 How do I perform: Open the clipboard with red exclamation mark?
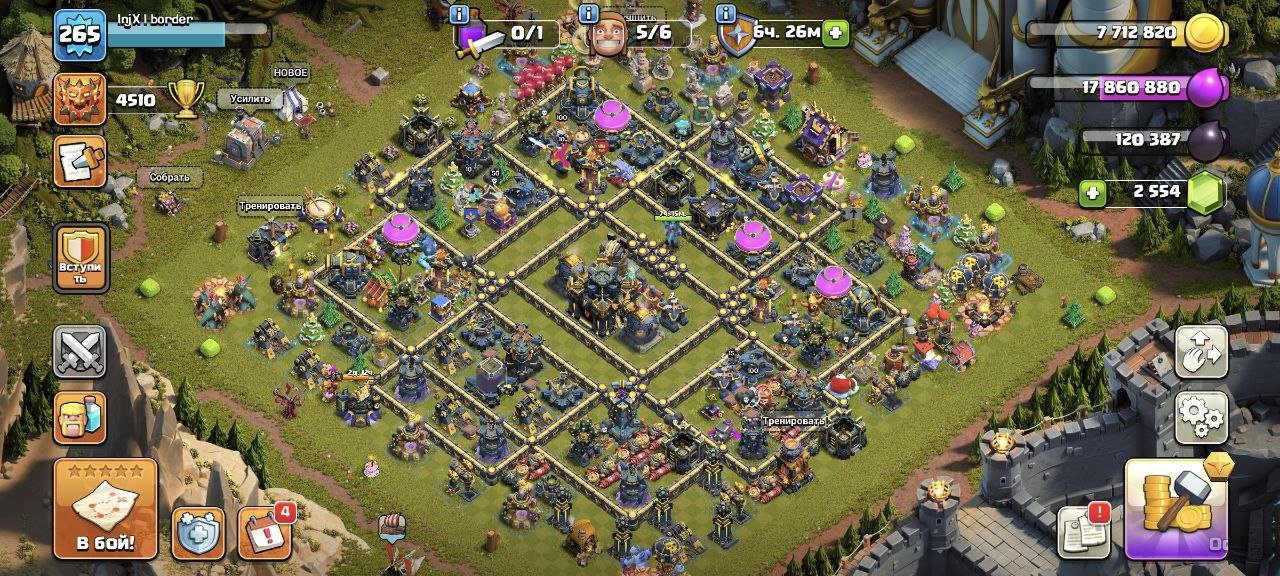point(1084,531)
